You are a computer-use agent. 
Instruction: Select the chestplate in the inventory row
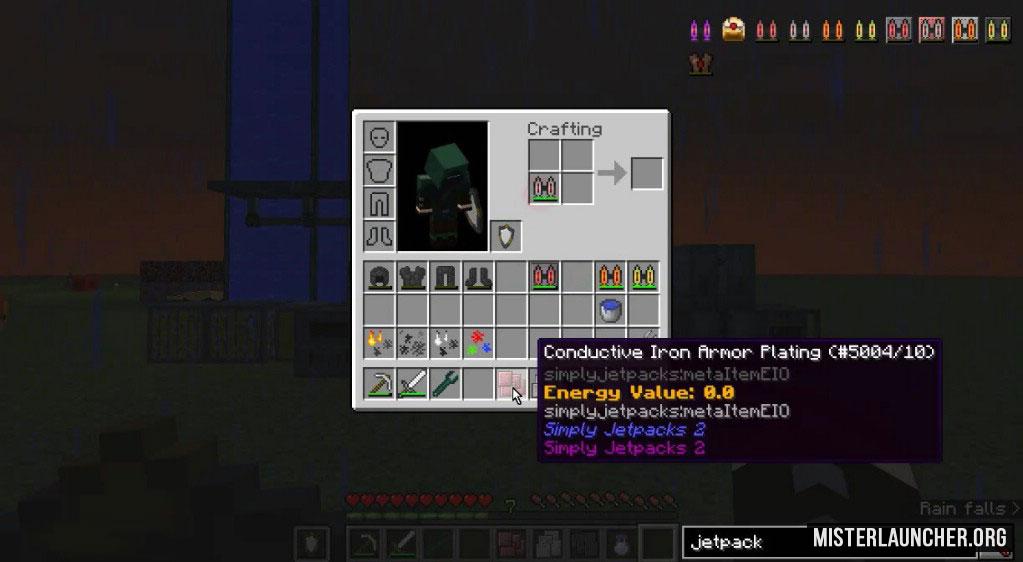(413, 277)
